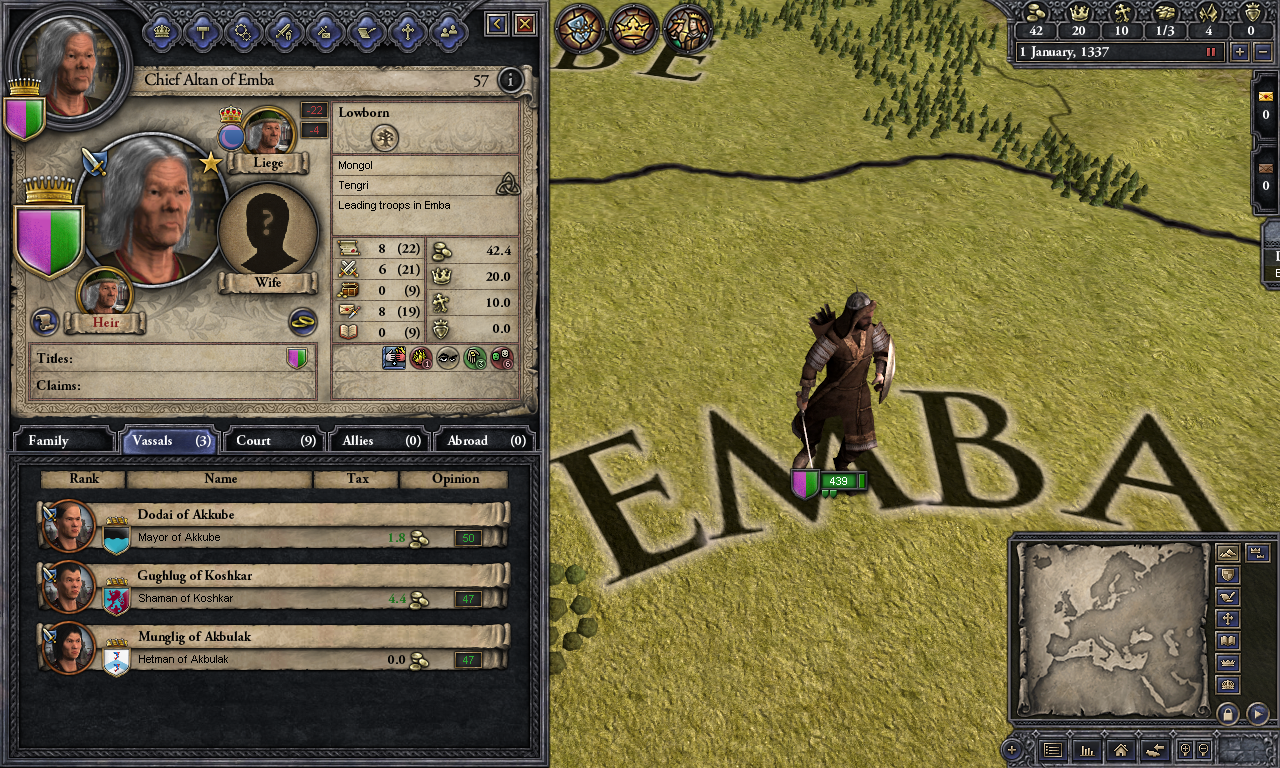Decrease game speed with minus button
This screenshot has width=1280, height=768.
pos(1264,52)
